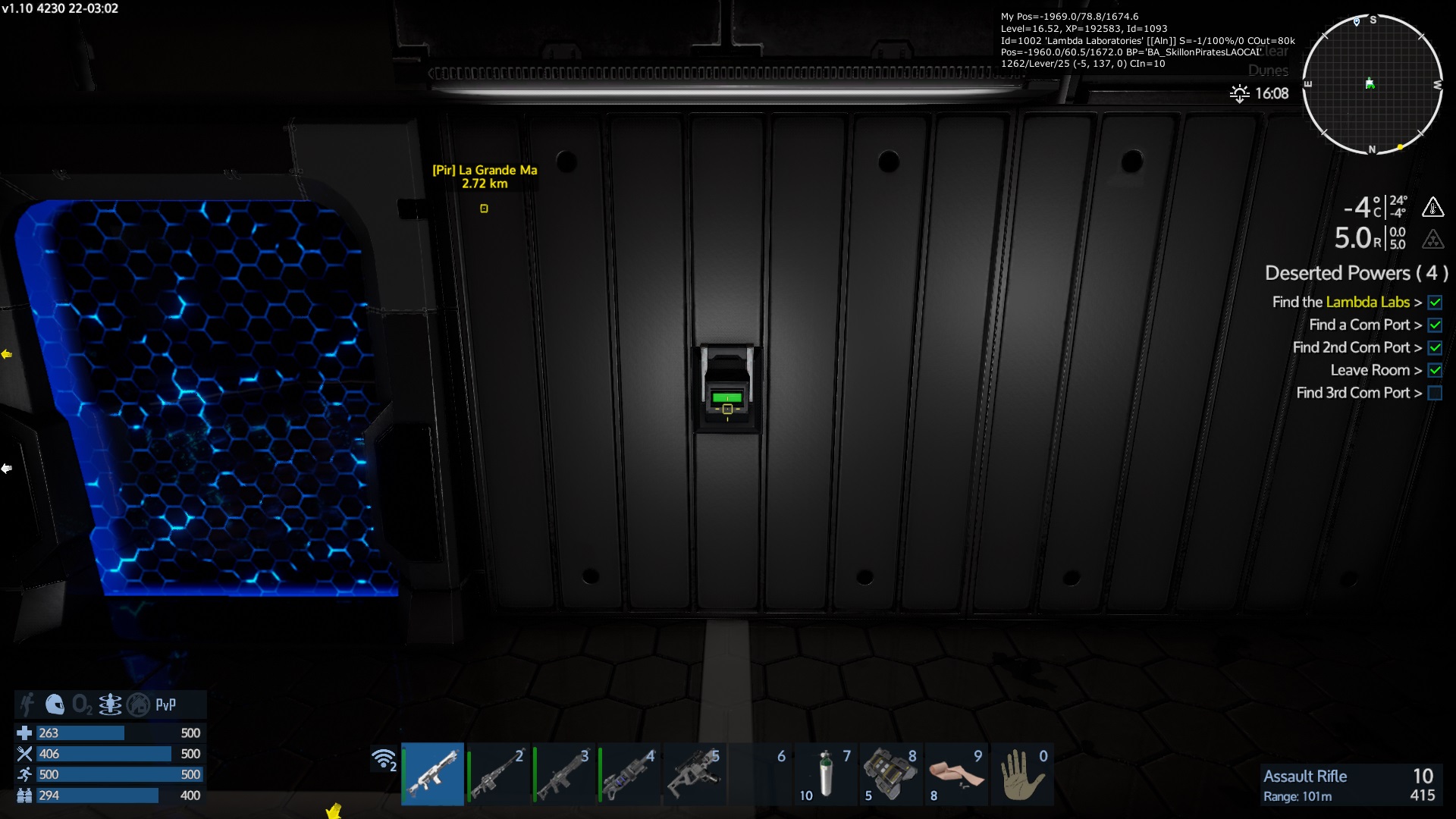Switch to the empty hand slot
The image size is (1456, 819).
(x=1021, y=773)
